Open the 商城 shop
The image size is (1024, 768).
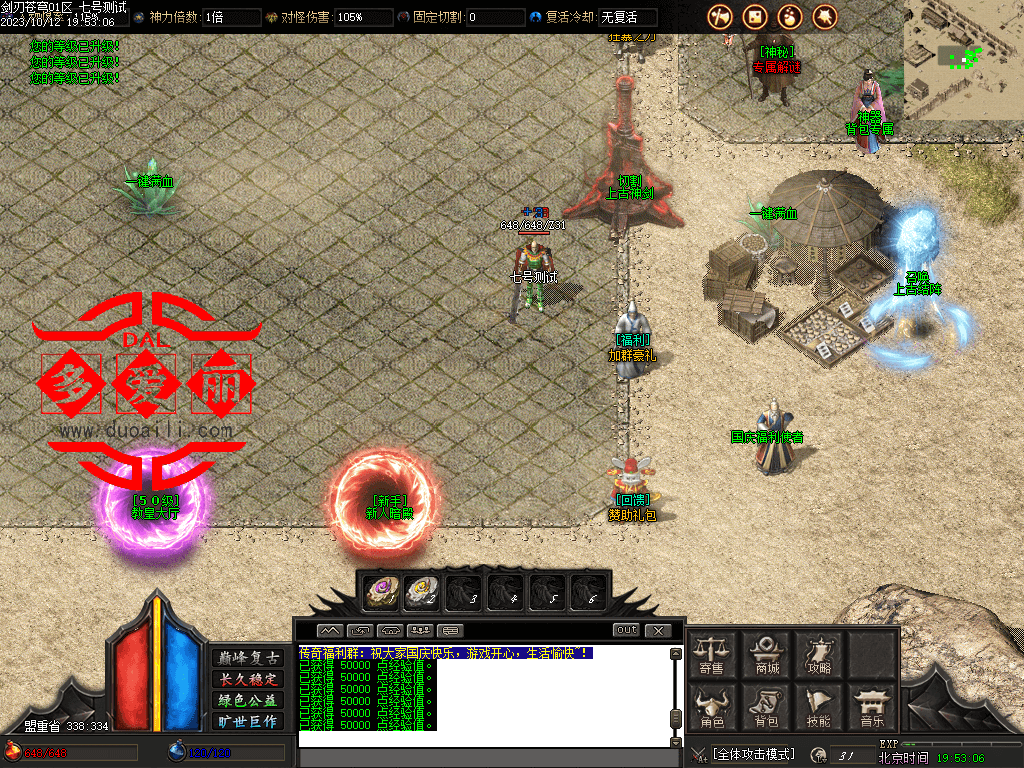click(x=767, y=655)
